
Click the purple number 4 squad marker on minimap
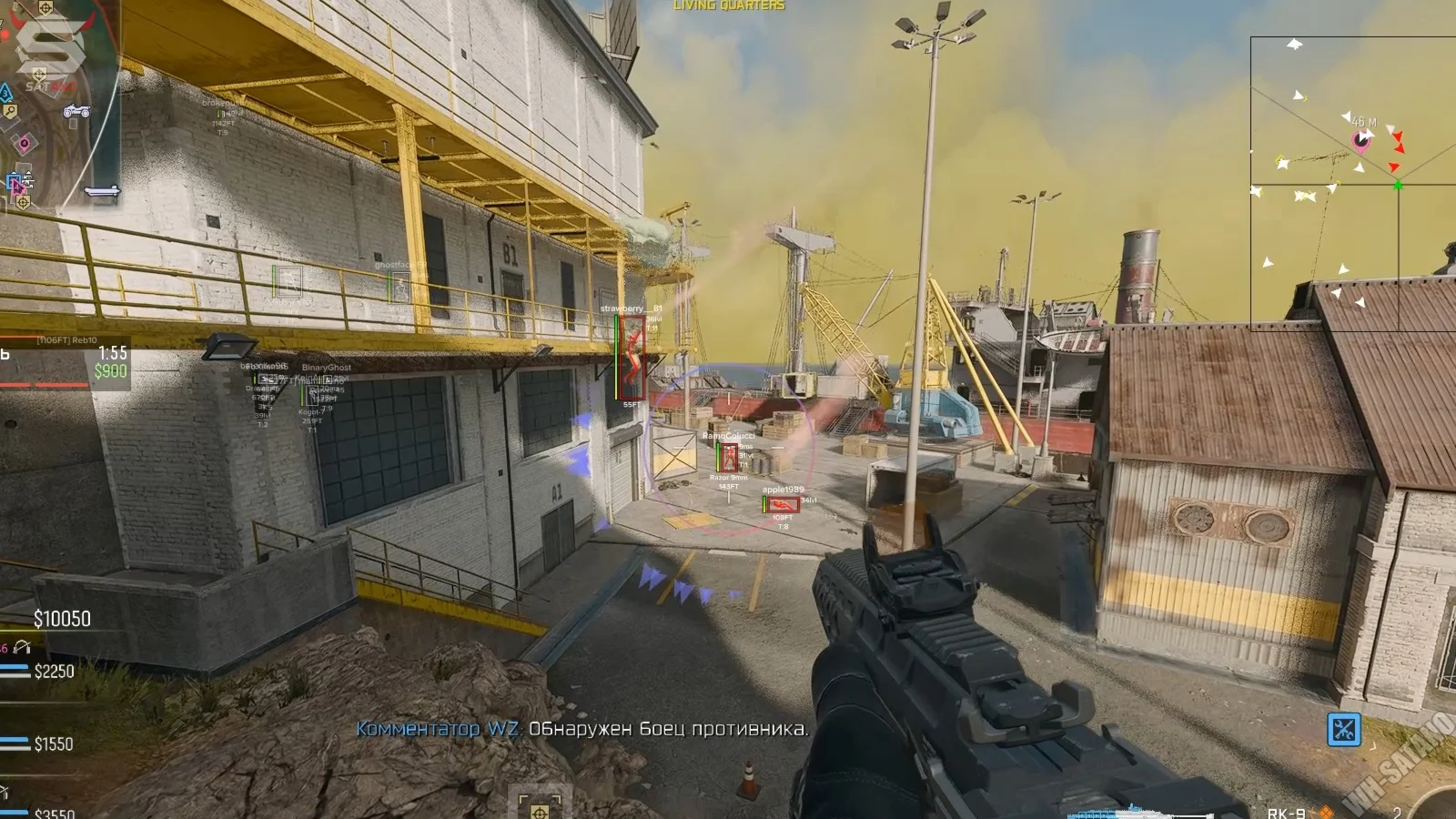24,143
